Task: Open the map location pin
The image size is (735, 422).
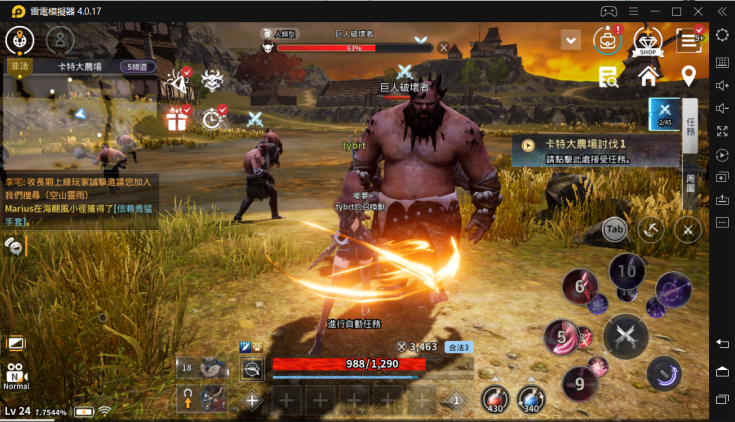Action: [688, 76]
